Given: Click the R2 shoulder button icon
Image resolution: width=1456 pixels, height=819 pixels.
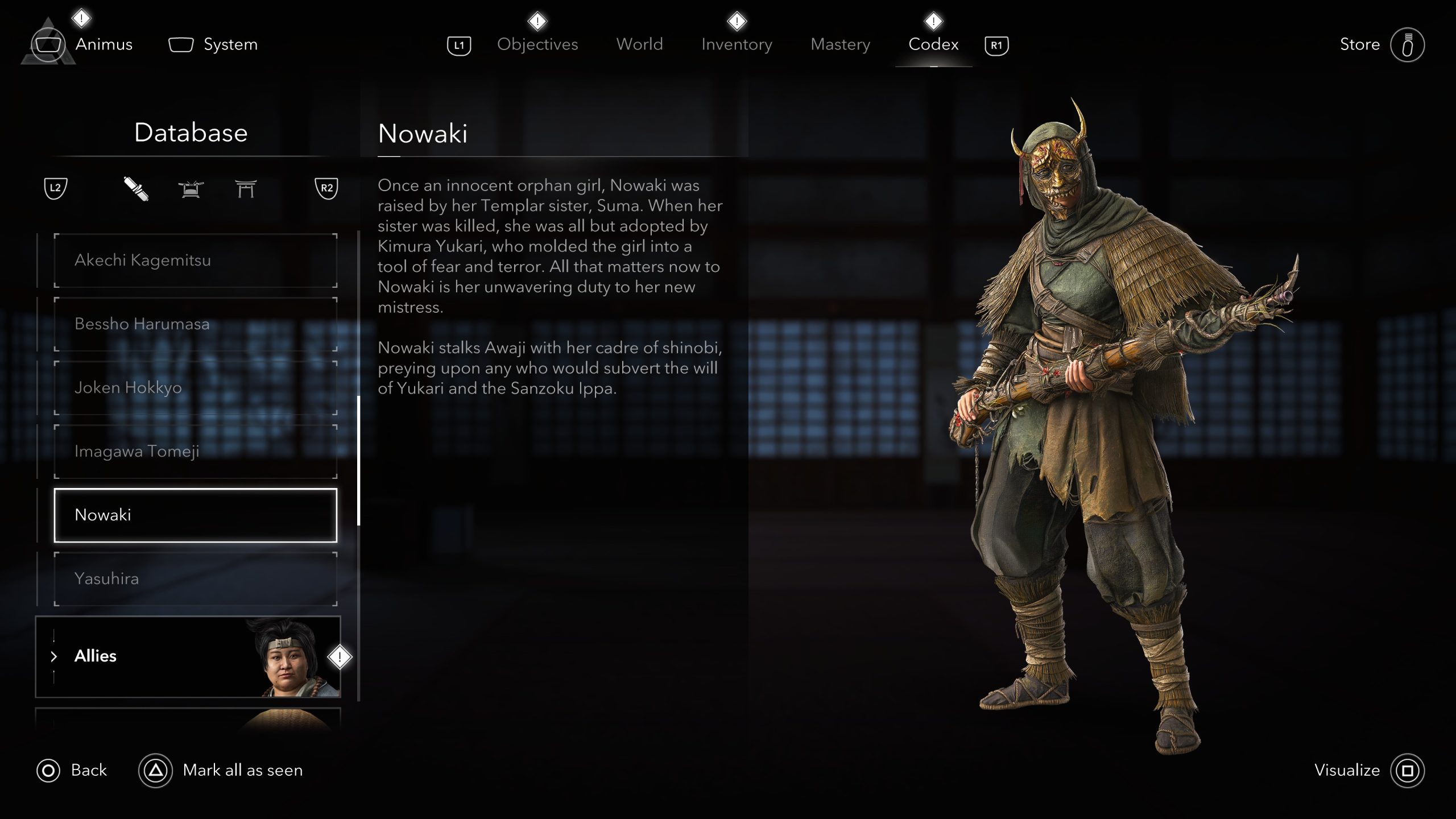Looking at the screenshot, I should (x=326, y=188).
